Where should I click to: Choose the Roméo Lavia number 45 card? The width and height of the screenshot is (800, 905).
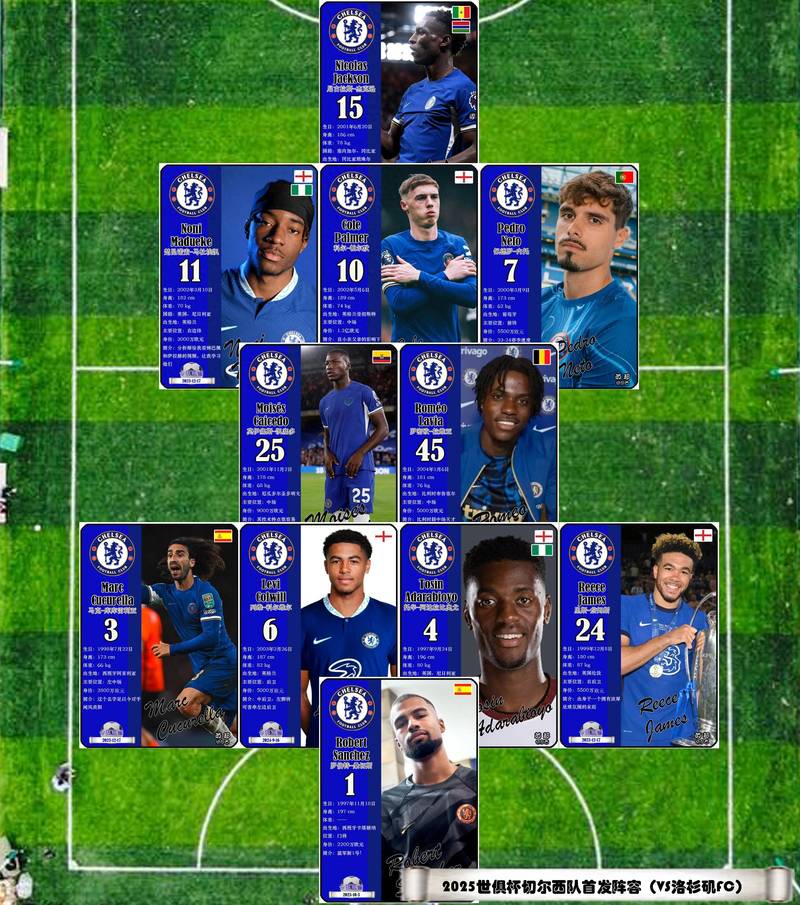point(478,432)
